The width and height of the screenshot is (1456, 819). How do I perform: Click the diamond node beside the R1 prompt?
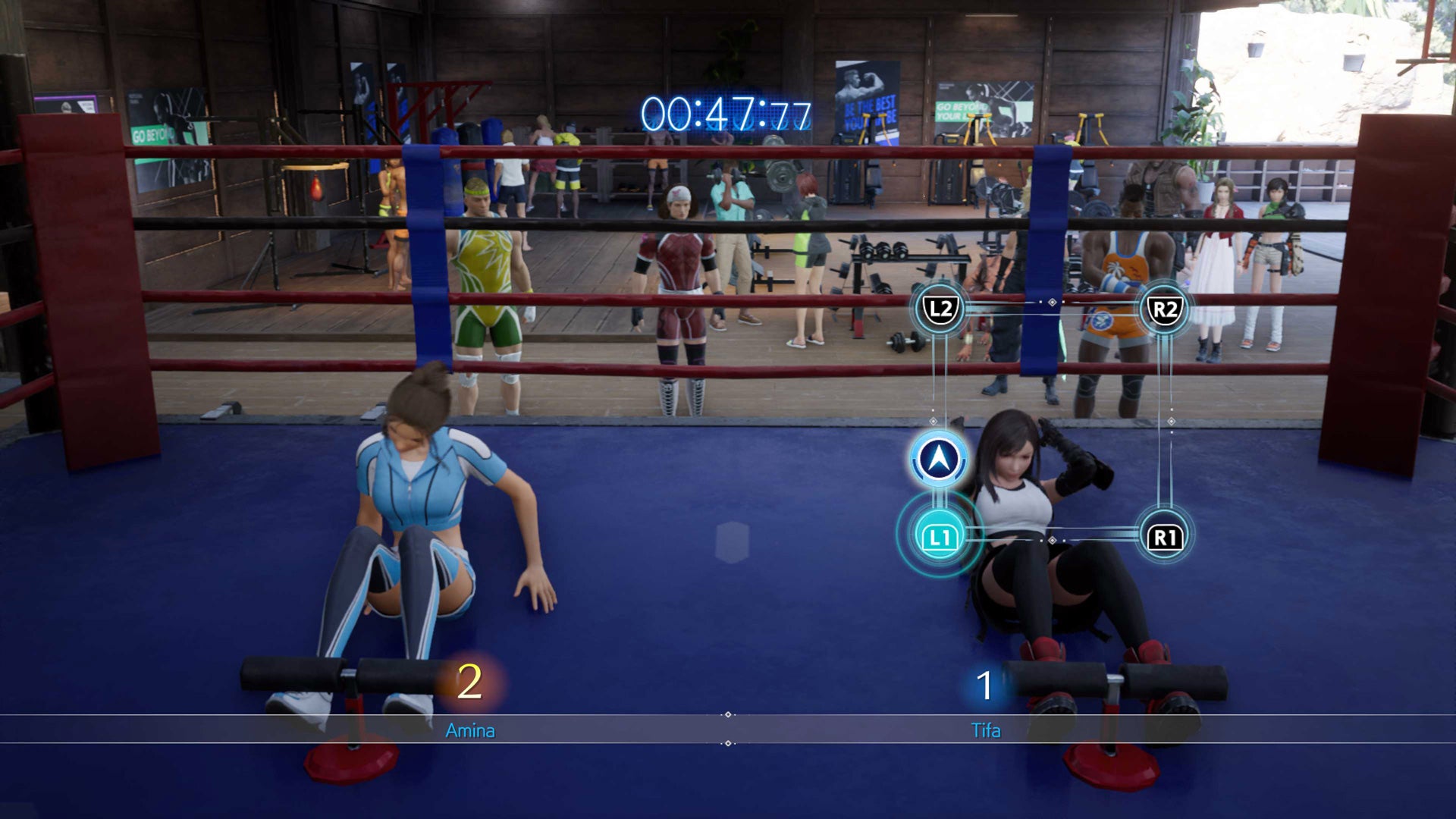1054,541
